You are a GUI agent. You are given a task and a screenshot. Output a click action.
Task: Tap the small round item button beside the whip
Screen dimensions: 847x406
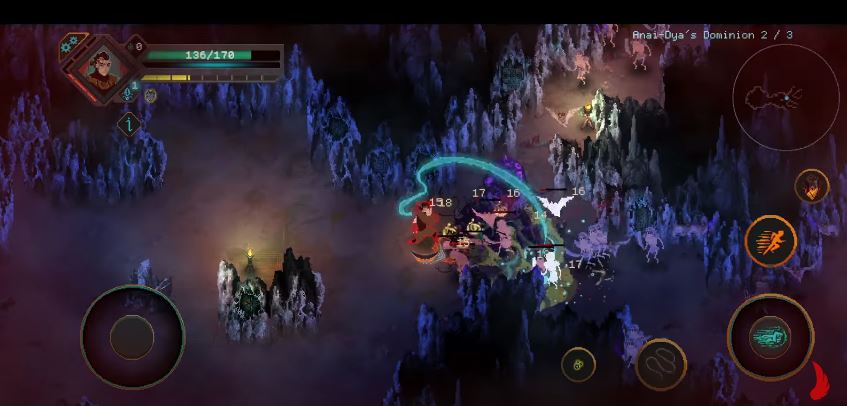pyautogui.click(x=578, y=365)
